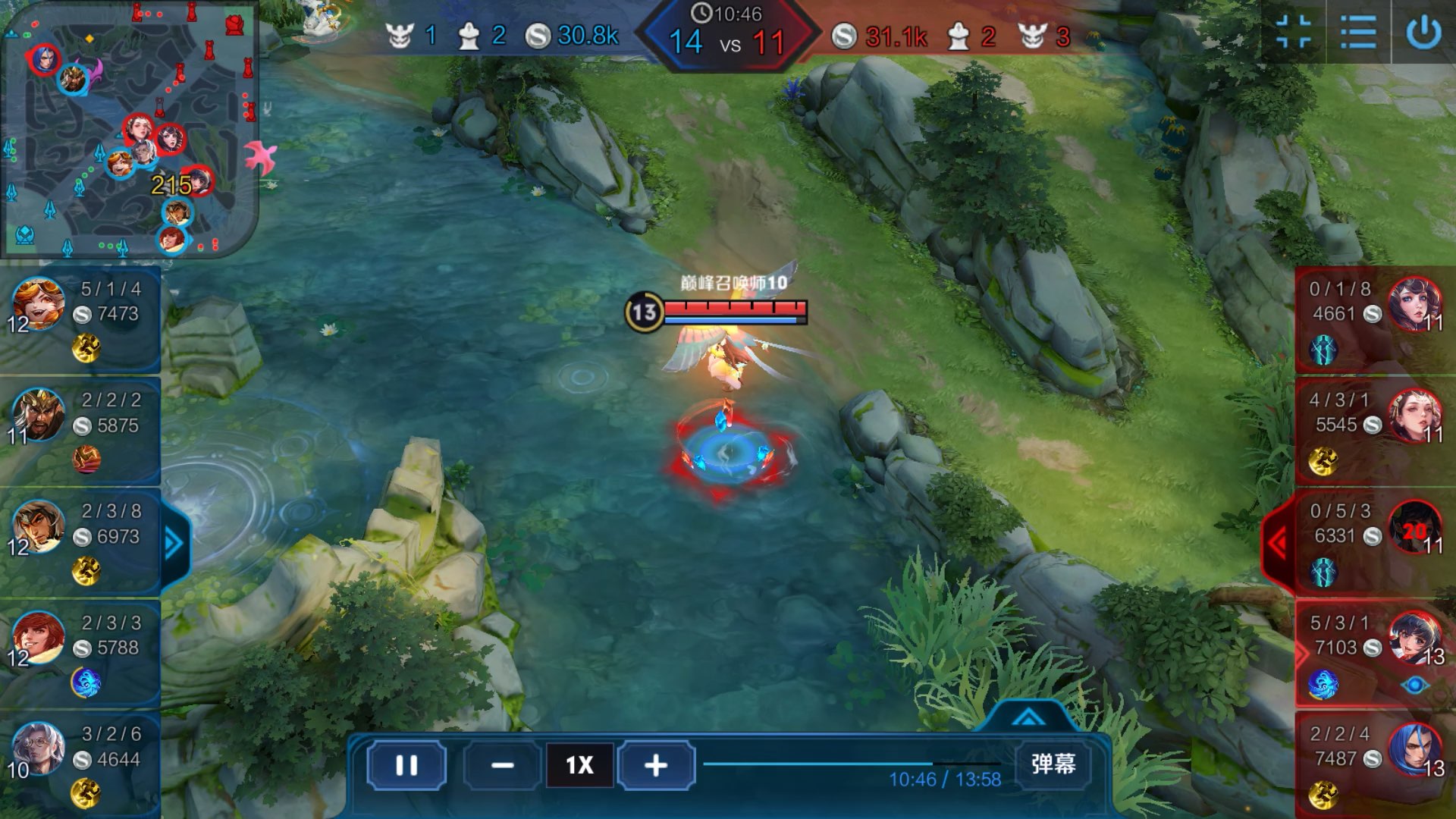
Task: Exit the replay with the power button
Action: click(1423, 33)
